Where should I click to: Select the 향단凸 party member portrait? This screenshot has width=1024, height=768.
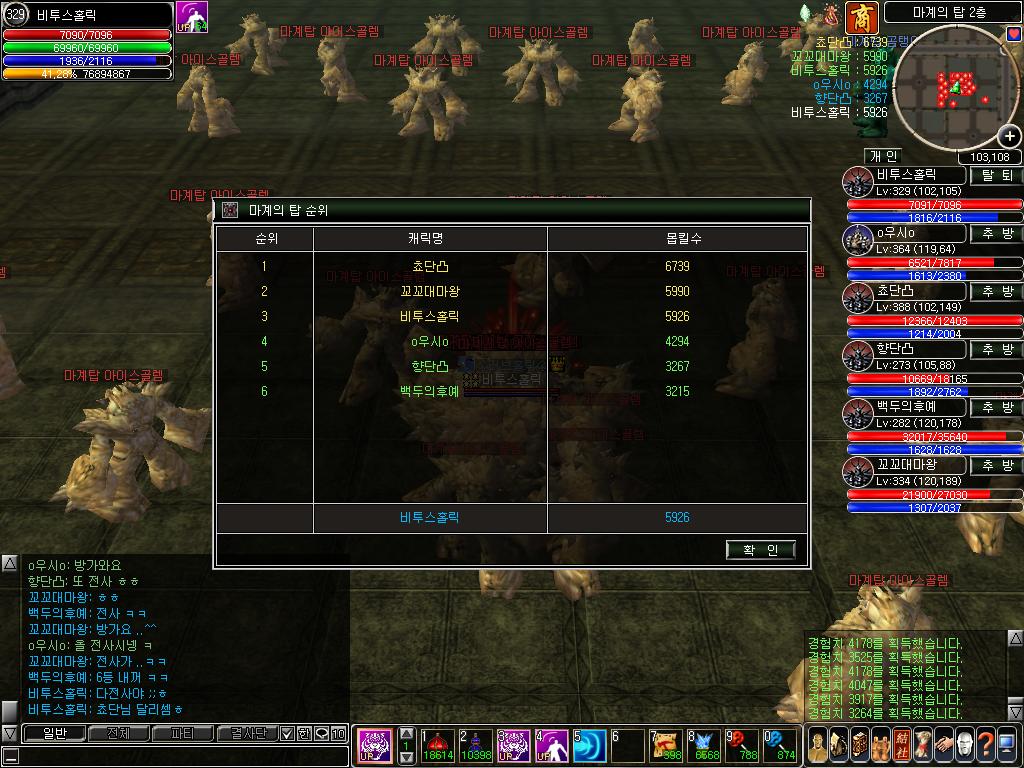pyautogui.click(x=858, y=356)
